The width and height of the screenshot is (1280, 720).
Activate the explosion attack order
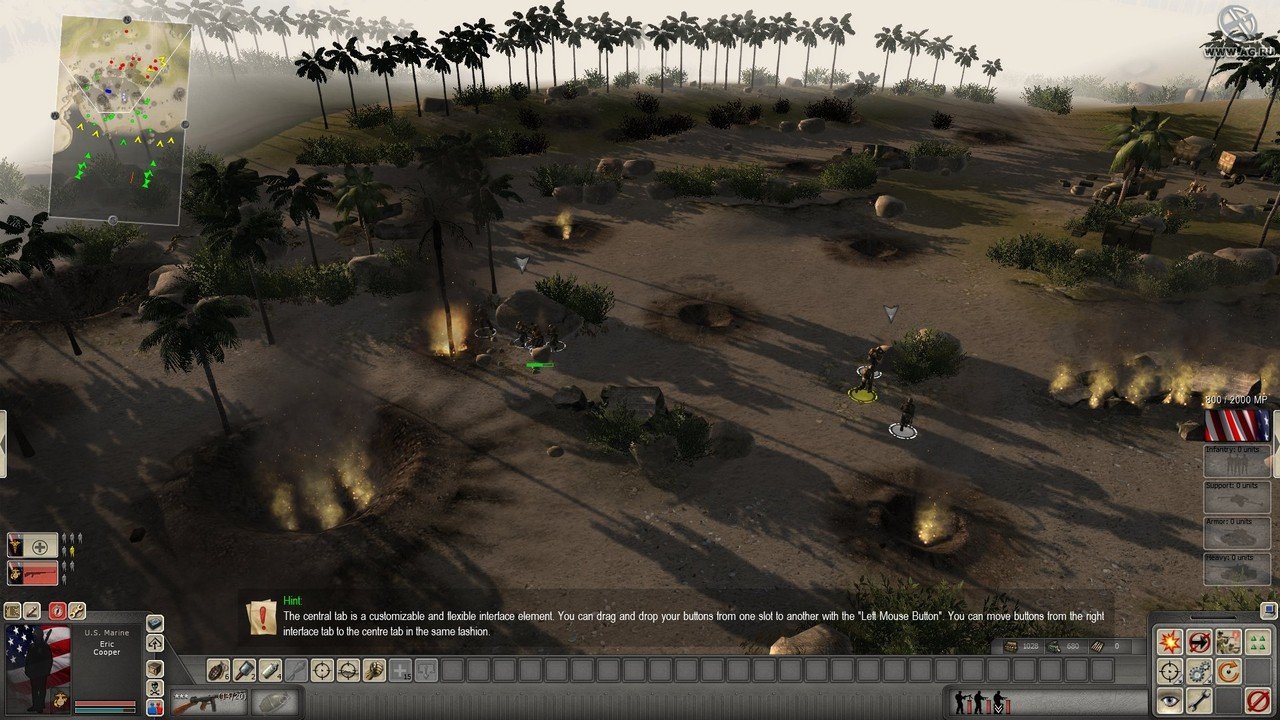[x=1169, y=642]
